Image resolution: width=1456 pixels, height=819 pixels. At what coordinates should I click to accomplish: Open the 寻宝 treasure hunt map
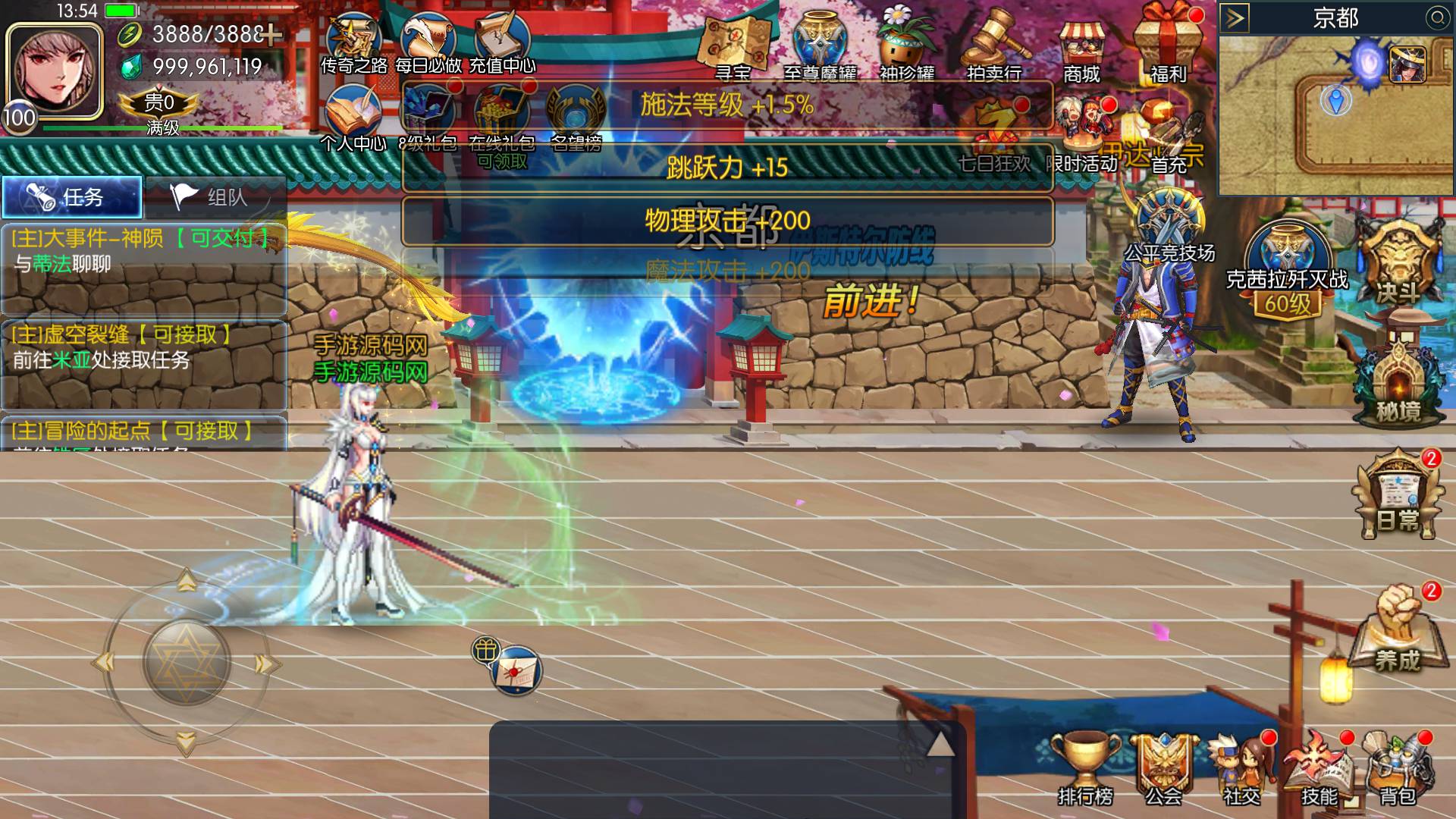[x=733, y=47]
